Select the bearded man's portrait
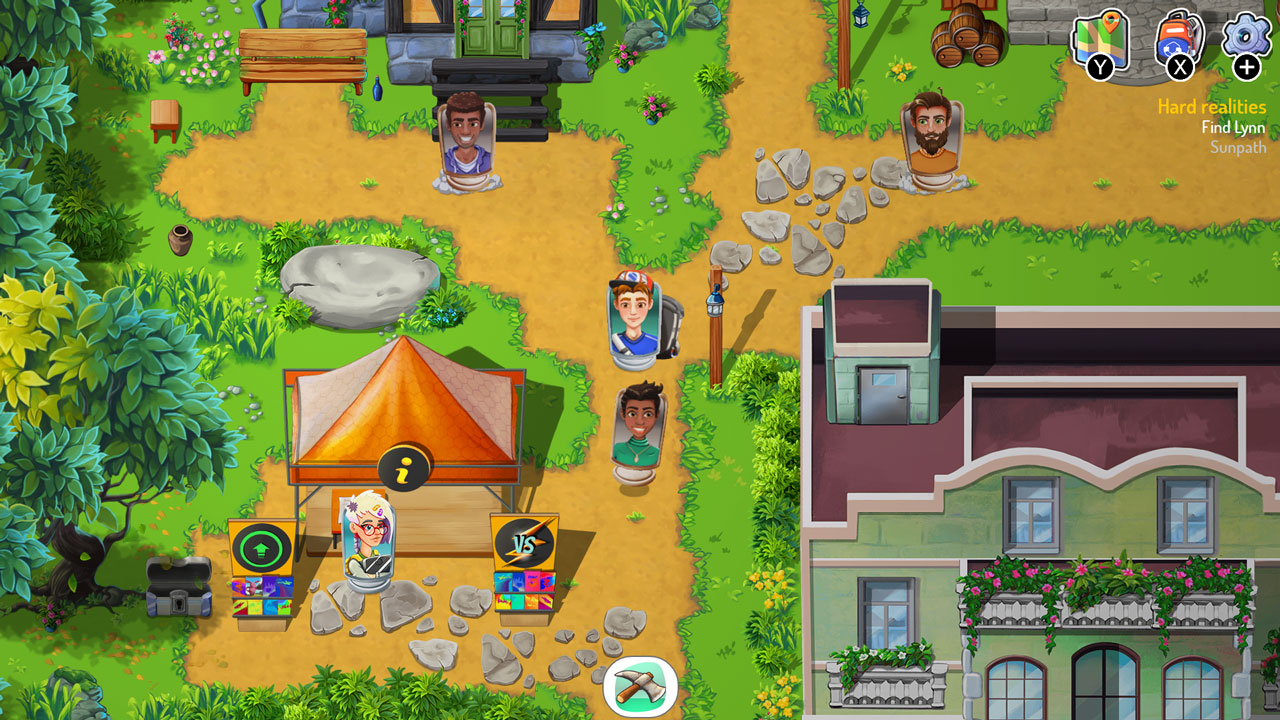The height and width of the screenshot is (720, 1280). tap(930, 130)
